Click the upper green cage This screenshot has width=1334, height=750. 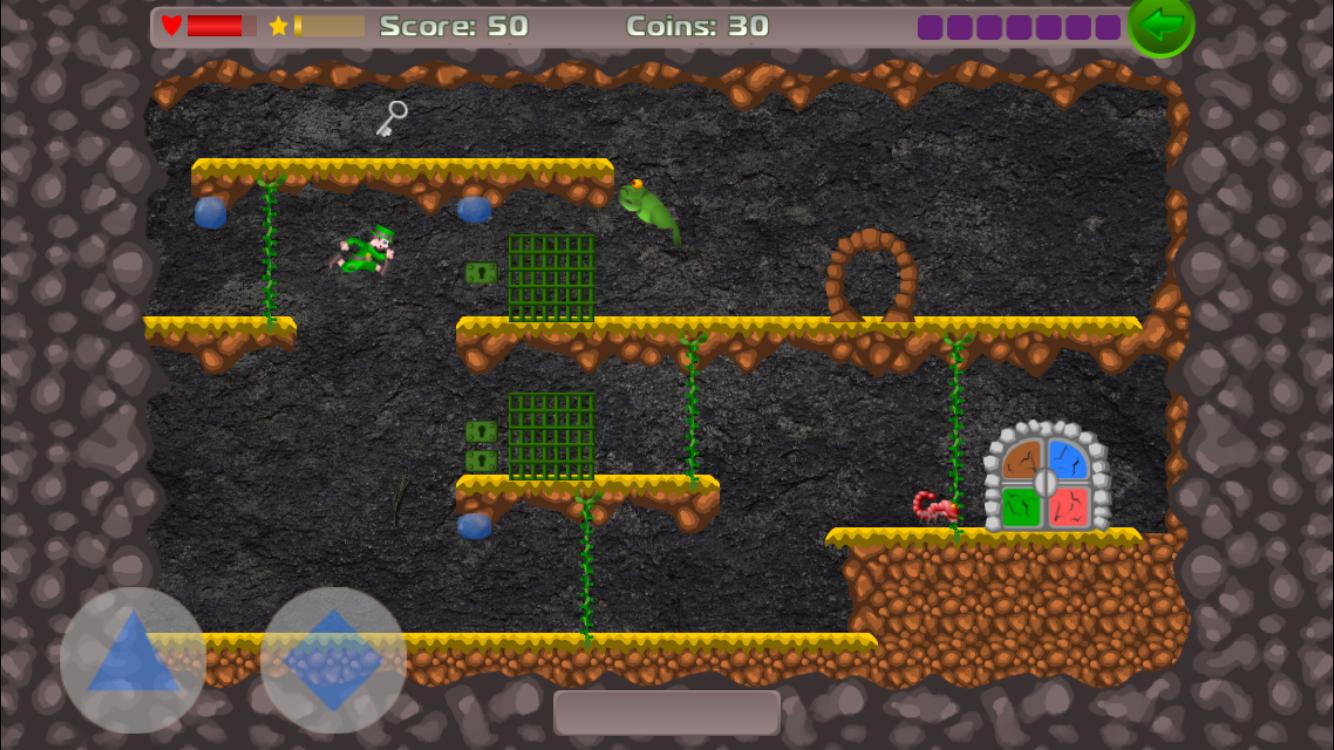tap(552, 277)
